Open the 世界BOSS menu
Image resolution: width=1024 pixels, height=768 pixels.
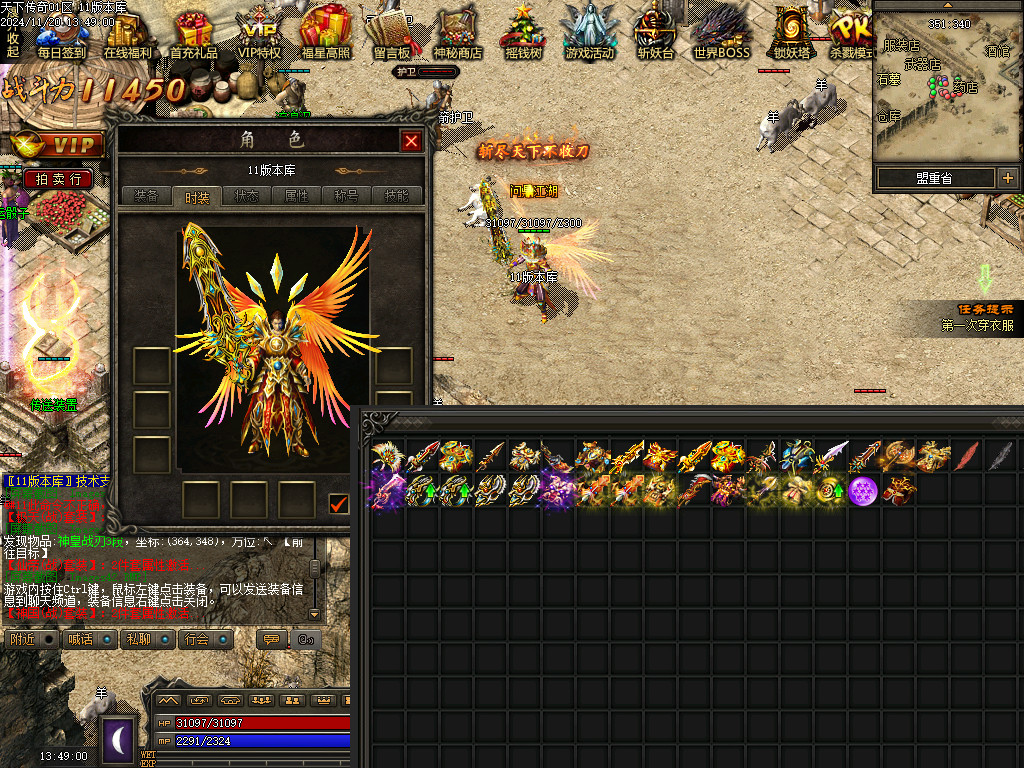(x=721, y=36)
